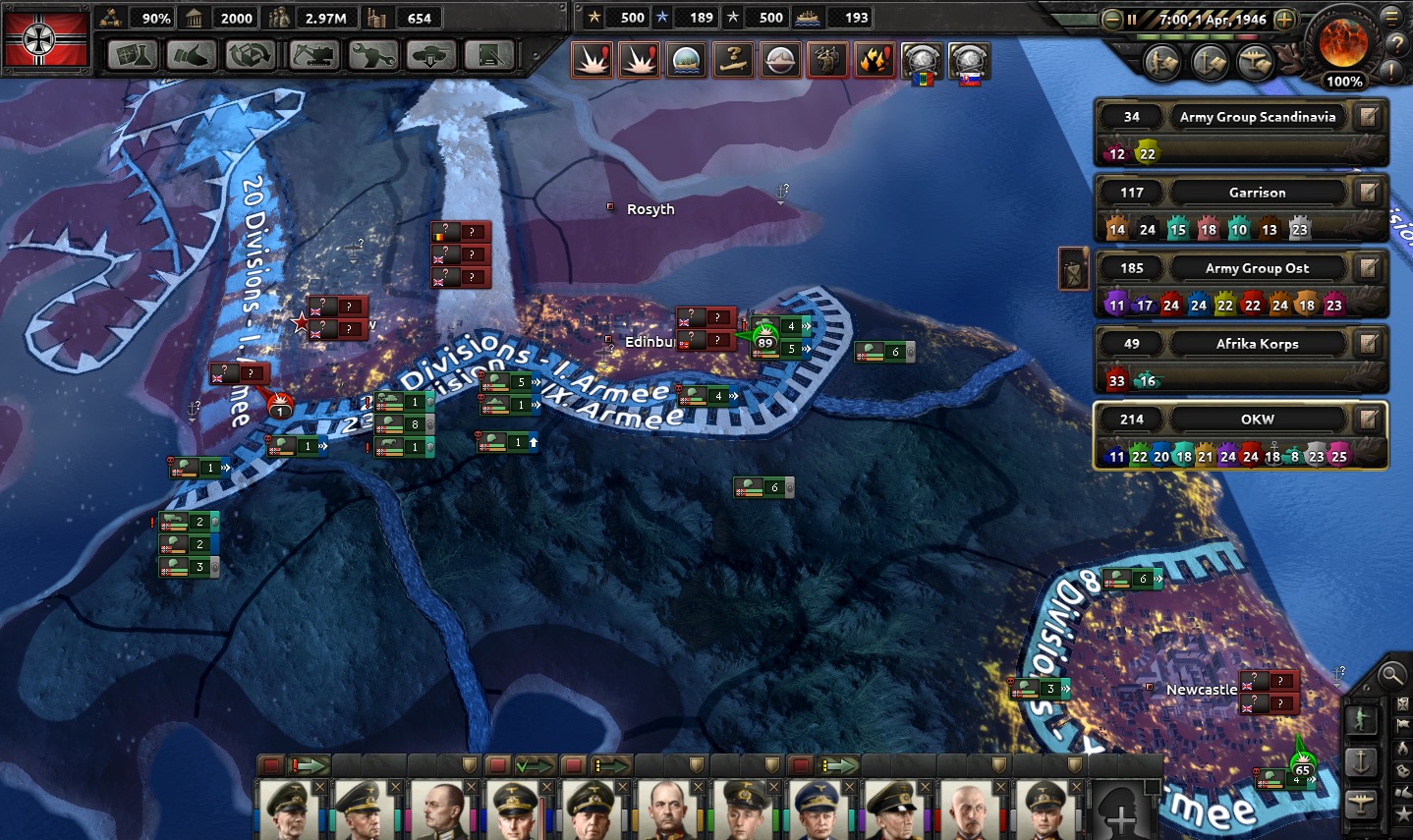Open the country view via the German flag
Screen dimensions: 1413x840
tap(46, 39)
